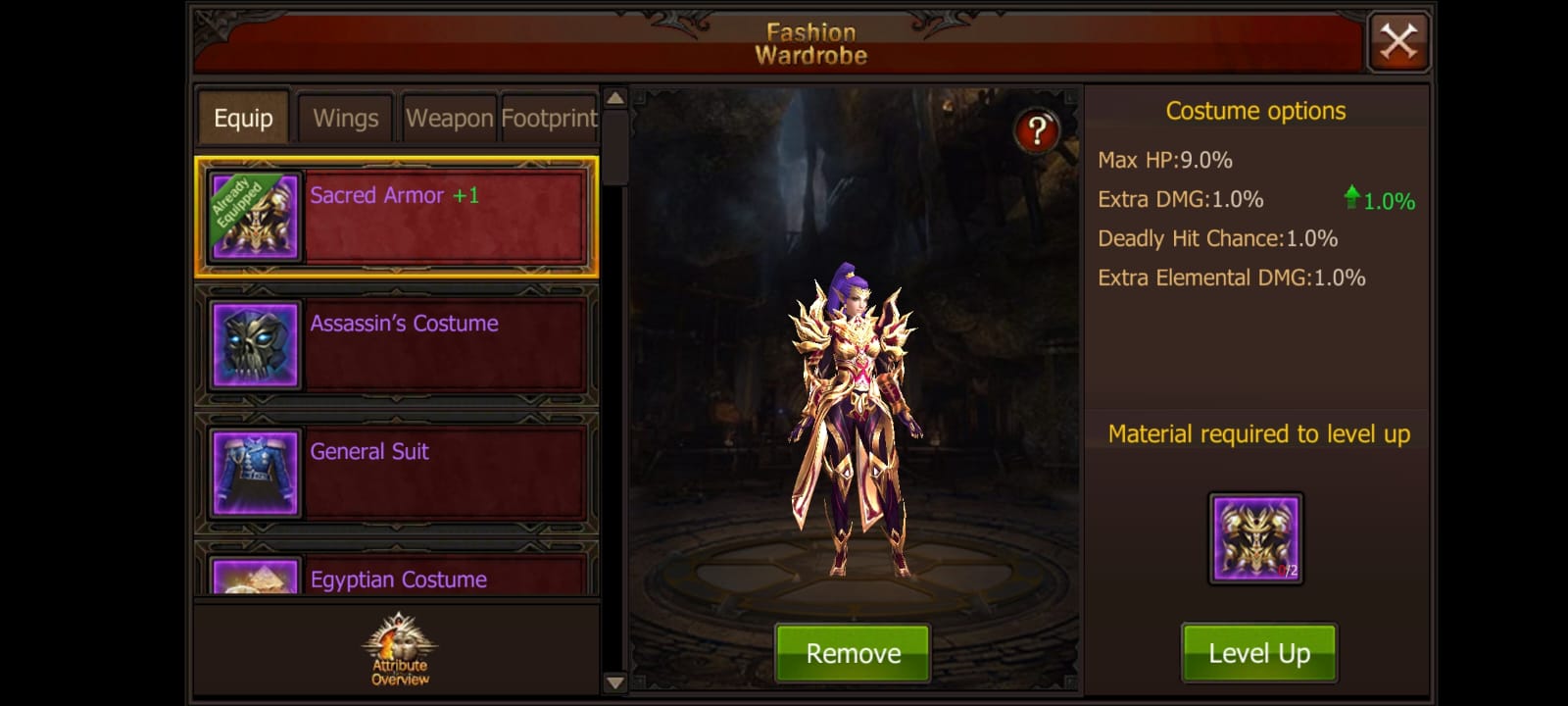Pick the Egyptian Costume row

tap(397, 577)
